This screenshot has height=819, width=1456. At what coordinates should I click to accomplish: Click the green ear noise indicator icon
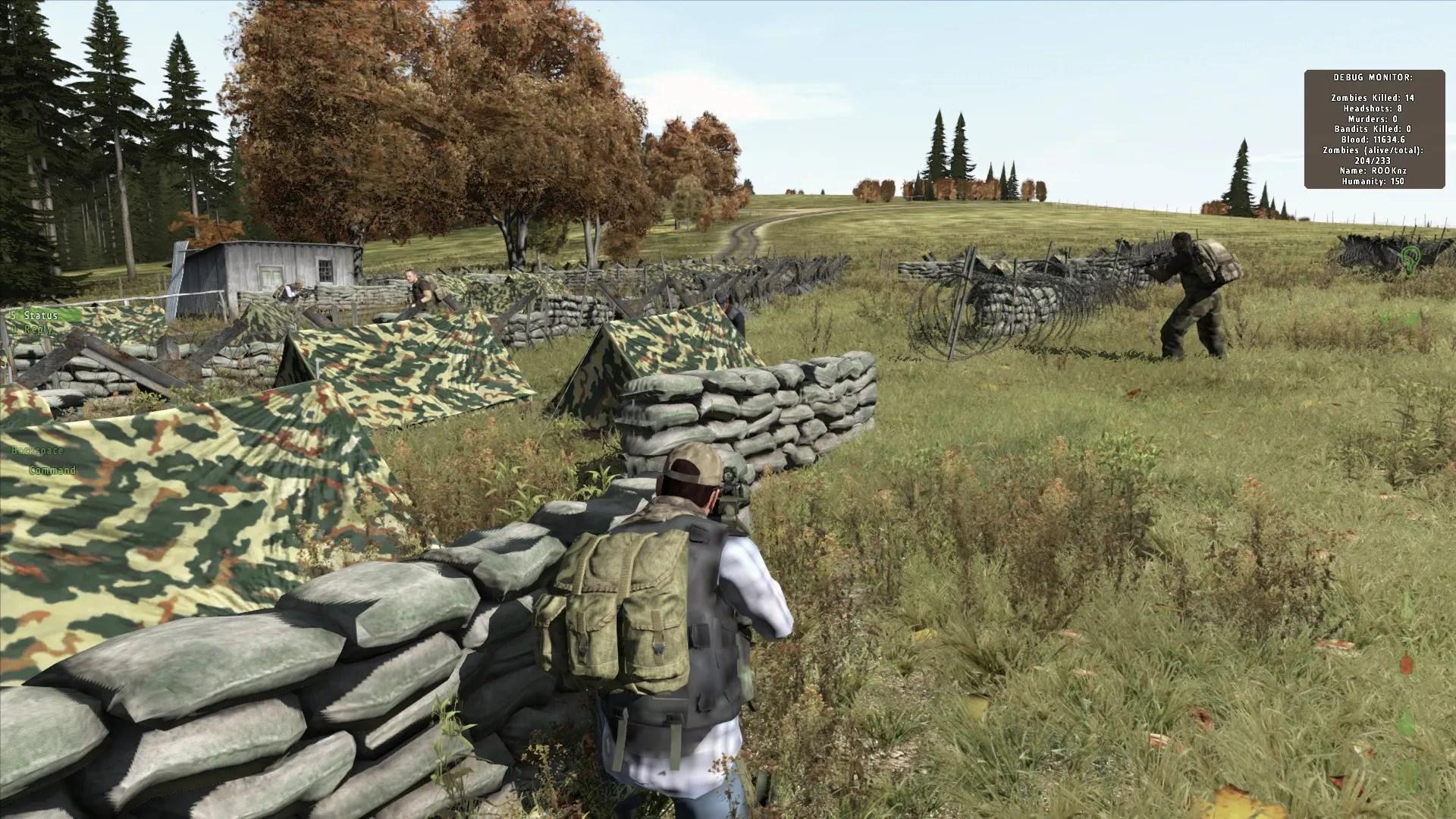tap(1410, 258)
